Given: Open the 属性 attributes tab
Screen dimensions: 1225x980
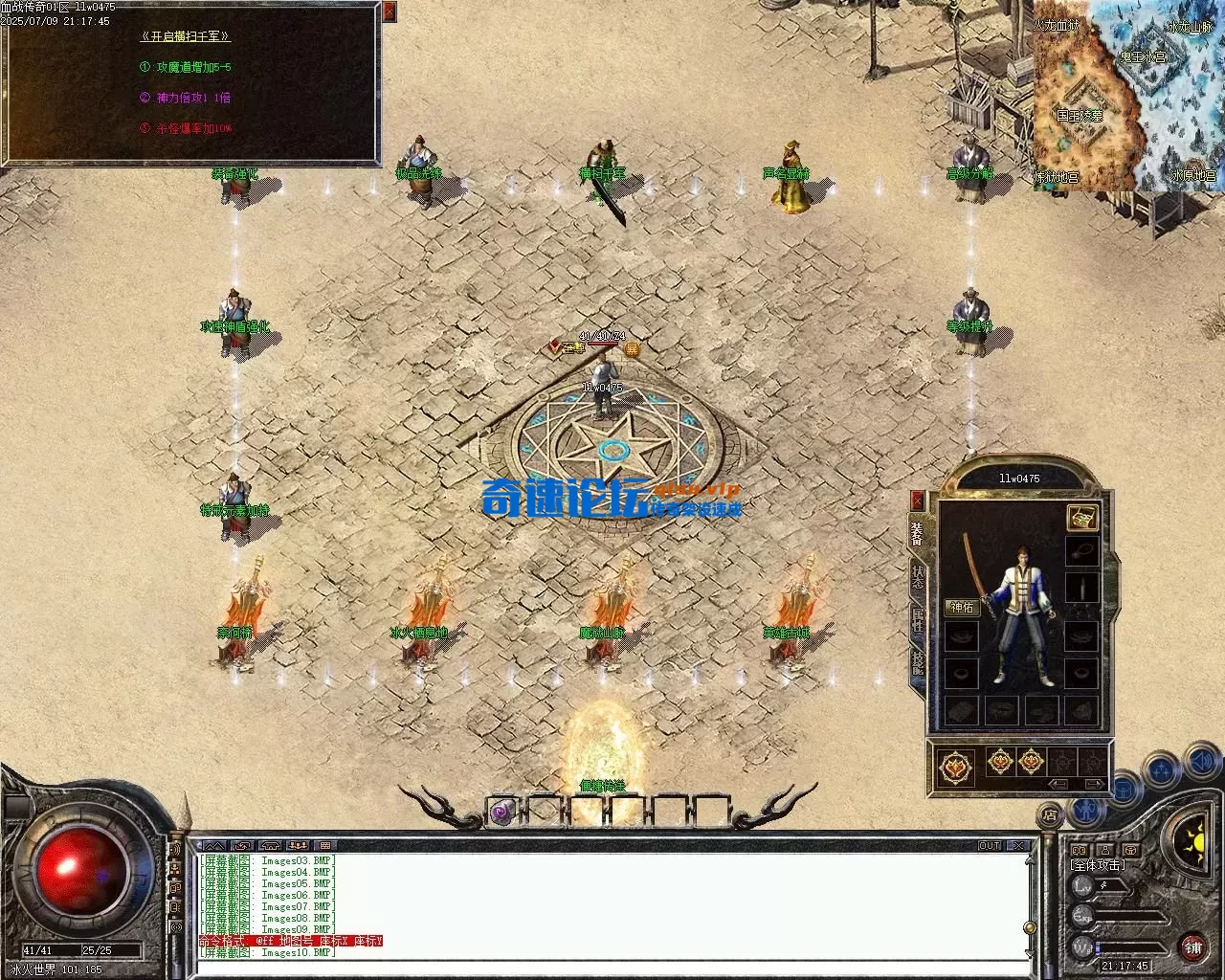Looking at the screenshot, I should click(918, 617).
